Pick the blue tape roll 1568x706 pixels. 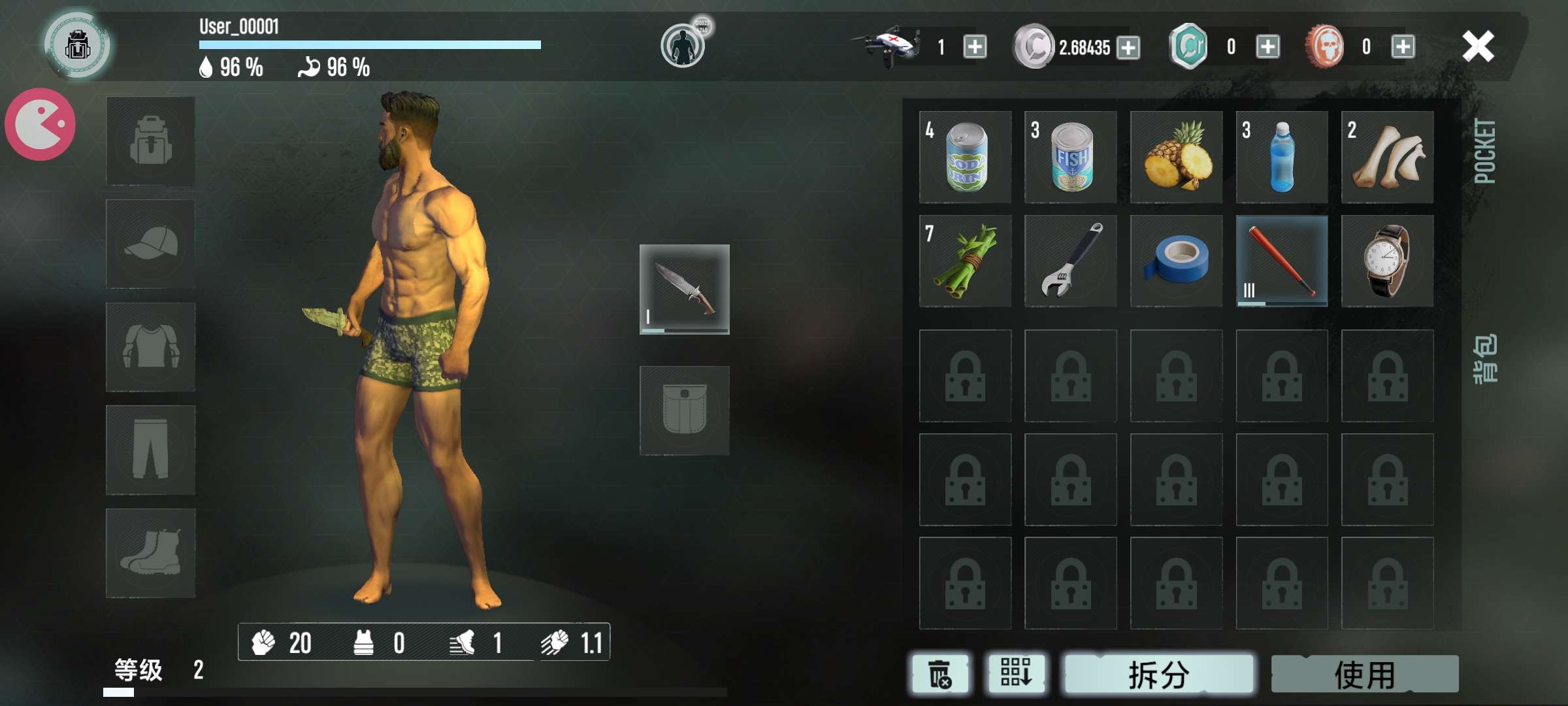click(1176, 261)
